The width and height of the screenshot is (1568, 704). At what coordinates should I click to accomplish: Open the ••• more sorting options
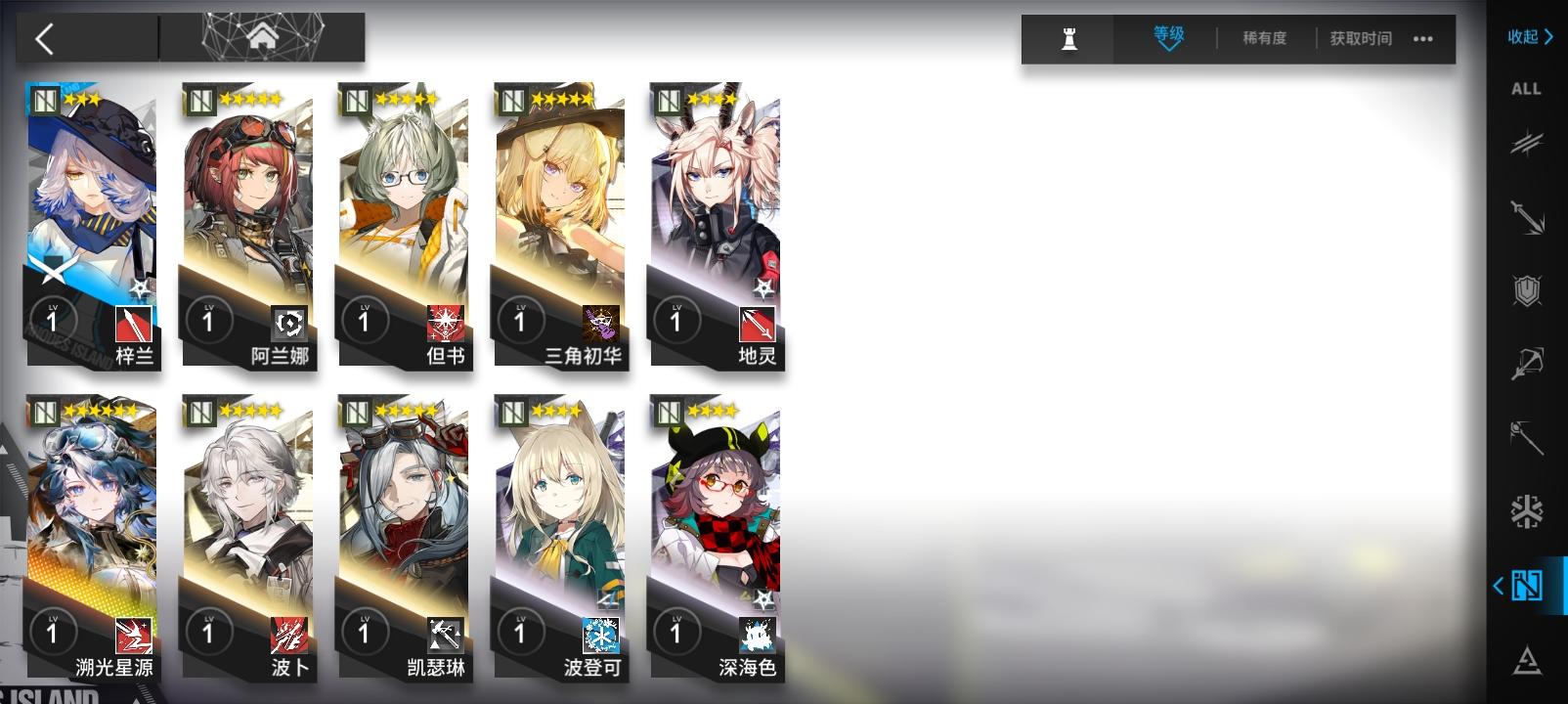tap(1422, 39)
